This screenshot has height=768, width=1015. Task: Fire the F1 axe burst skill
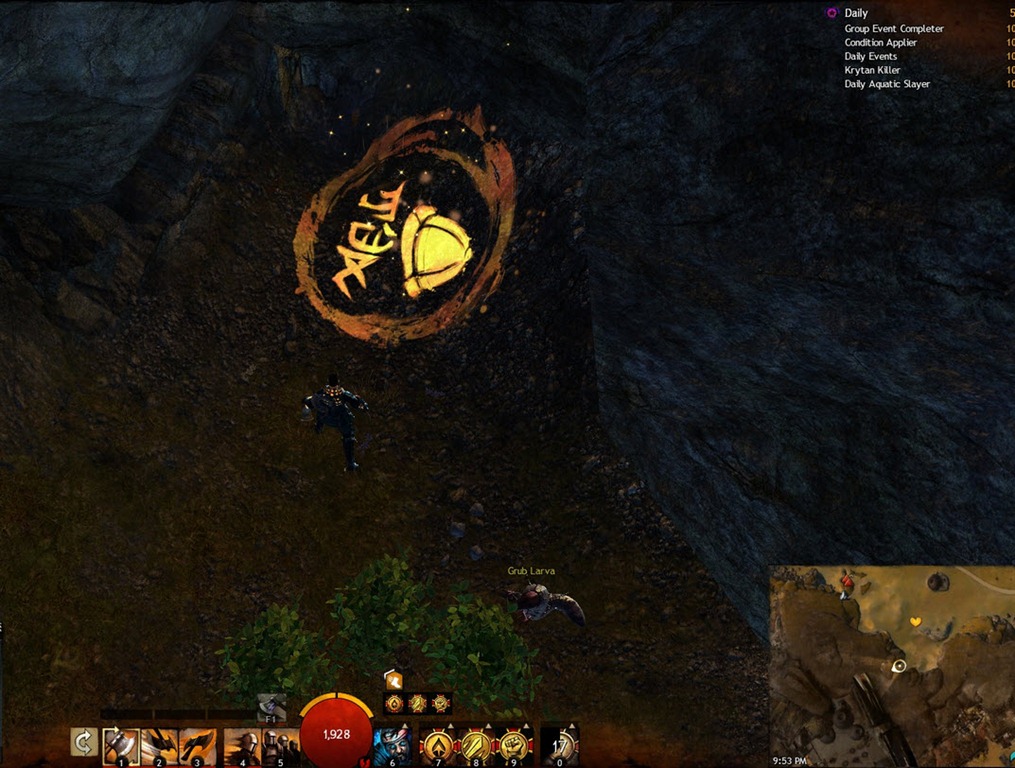tap(271, 706)
